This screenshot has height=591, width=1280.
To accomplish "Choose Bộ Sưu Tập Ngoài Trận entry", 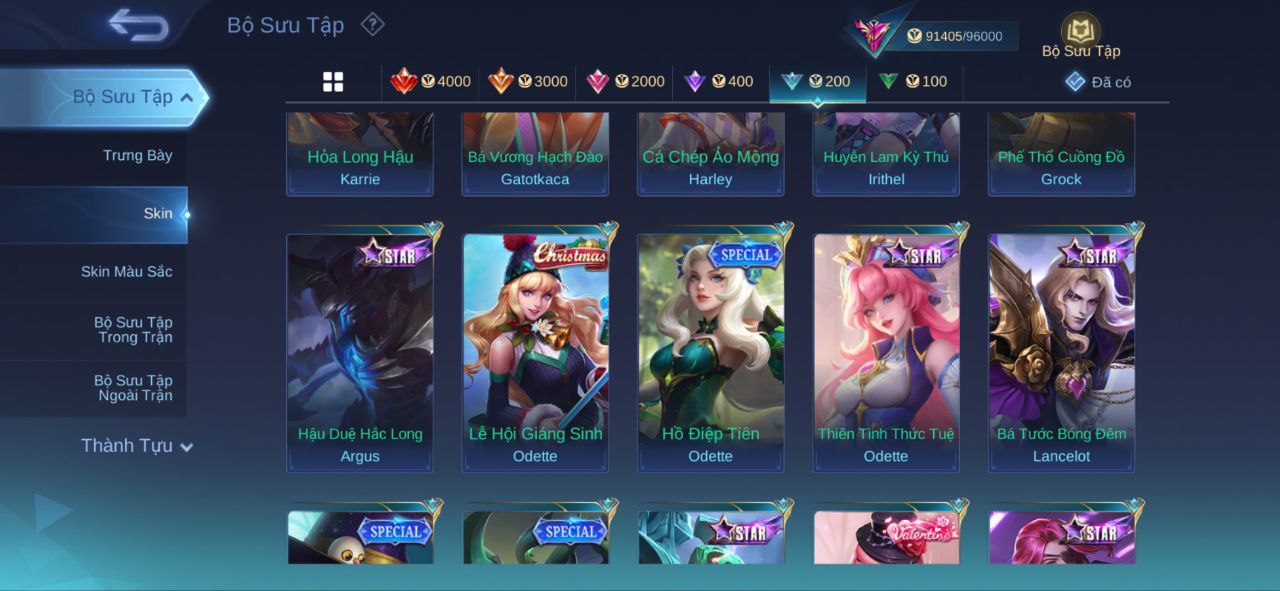I will (x=133, y=387).
